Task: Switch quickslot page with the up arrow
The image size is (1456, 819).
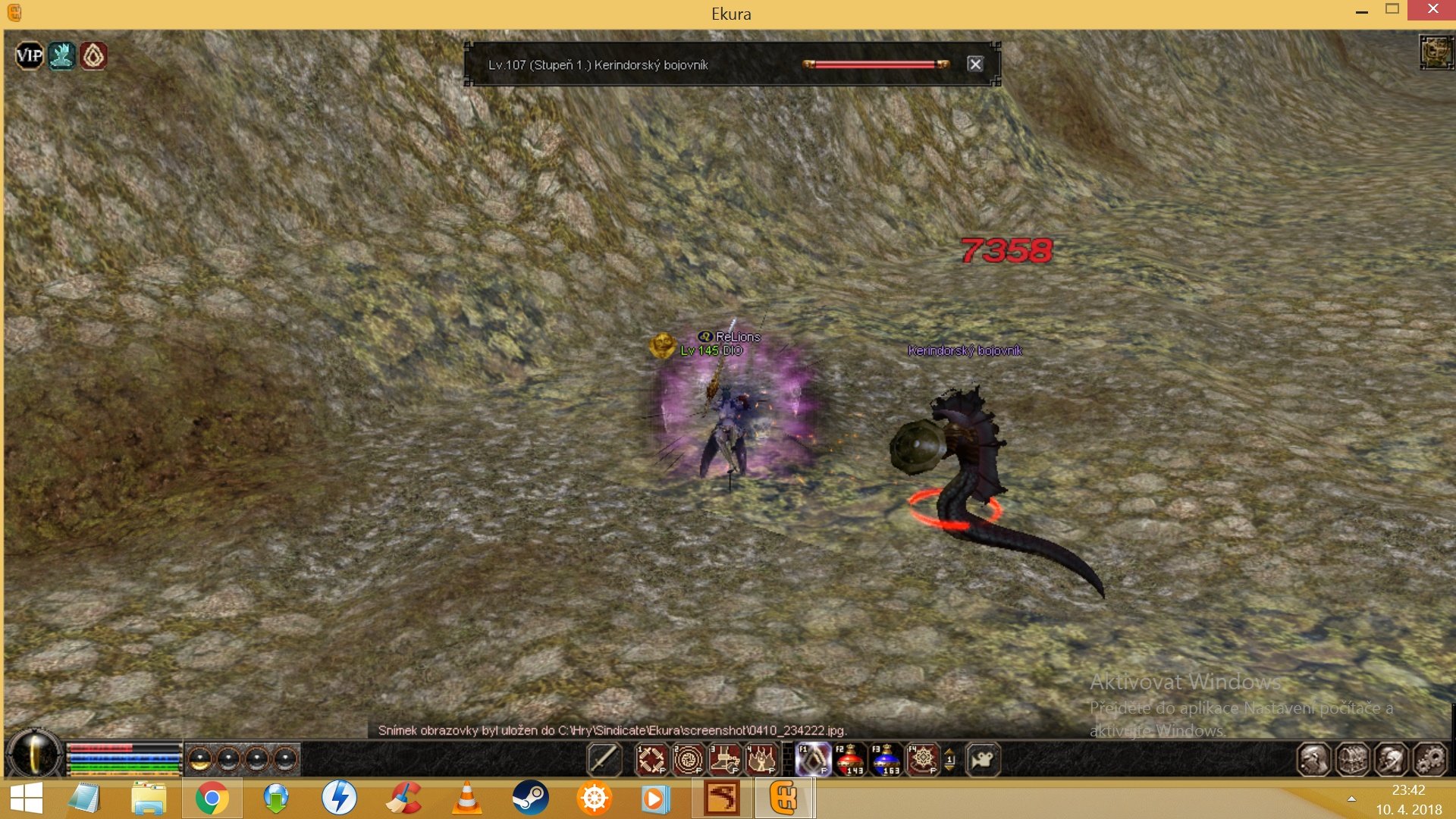Action: (949, 752)
